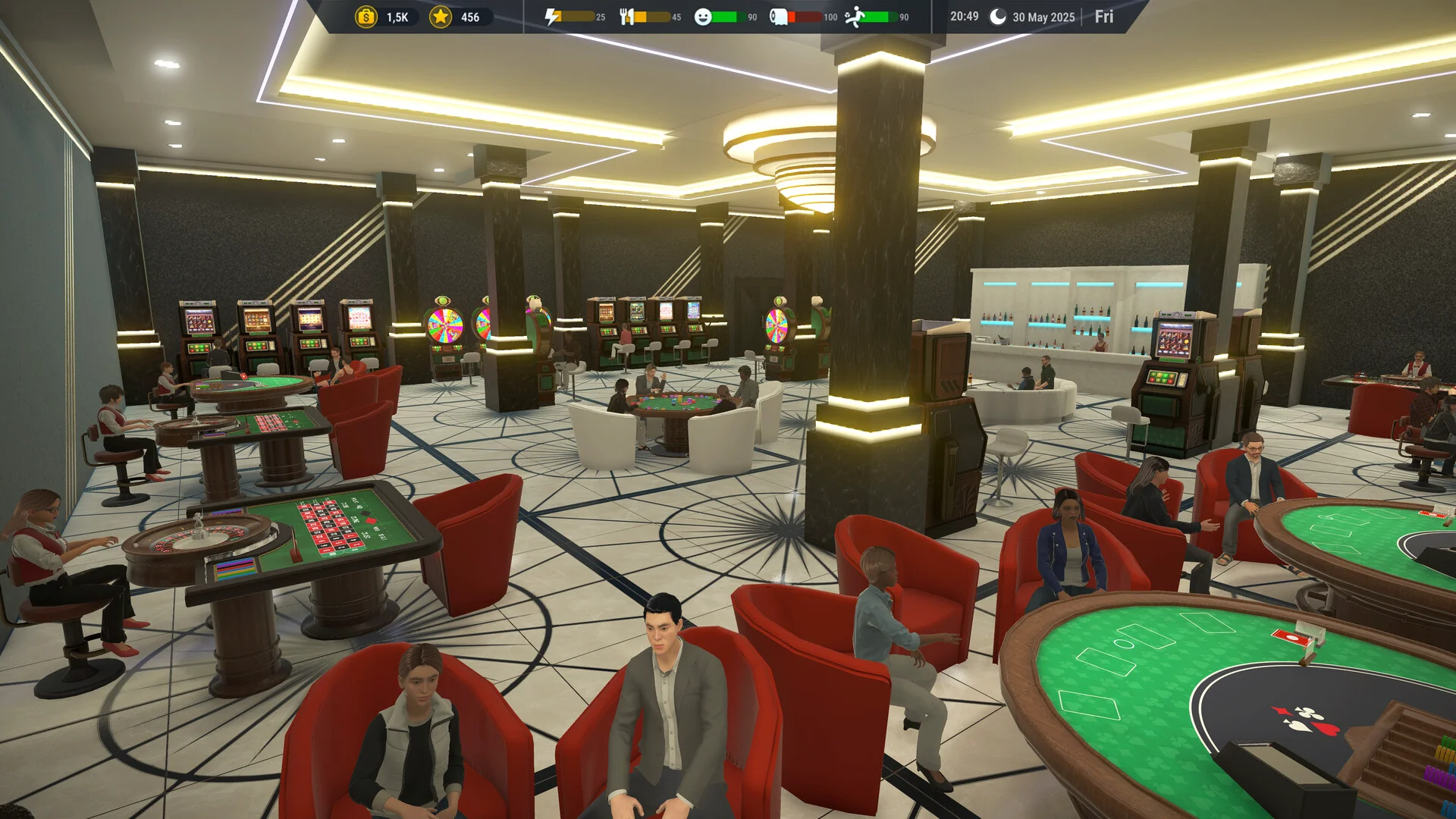Select the gold star reputation icon

pos(441,17)
